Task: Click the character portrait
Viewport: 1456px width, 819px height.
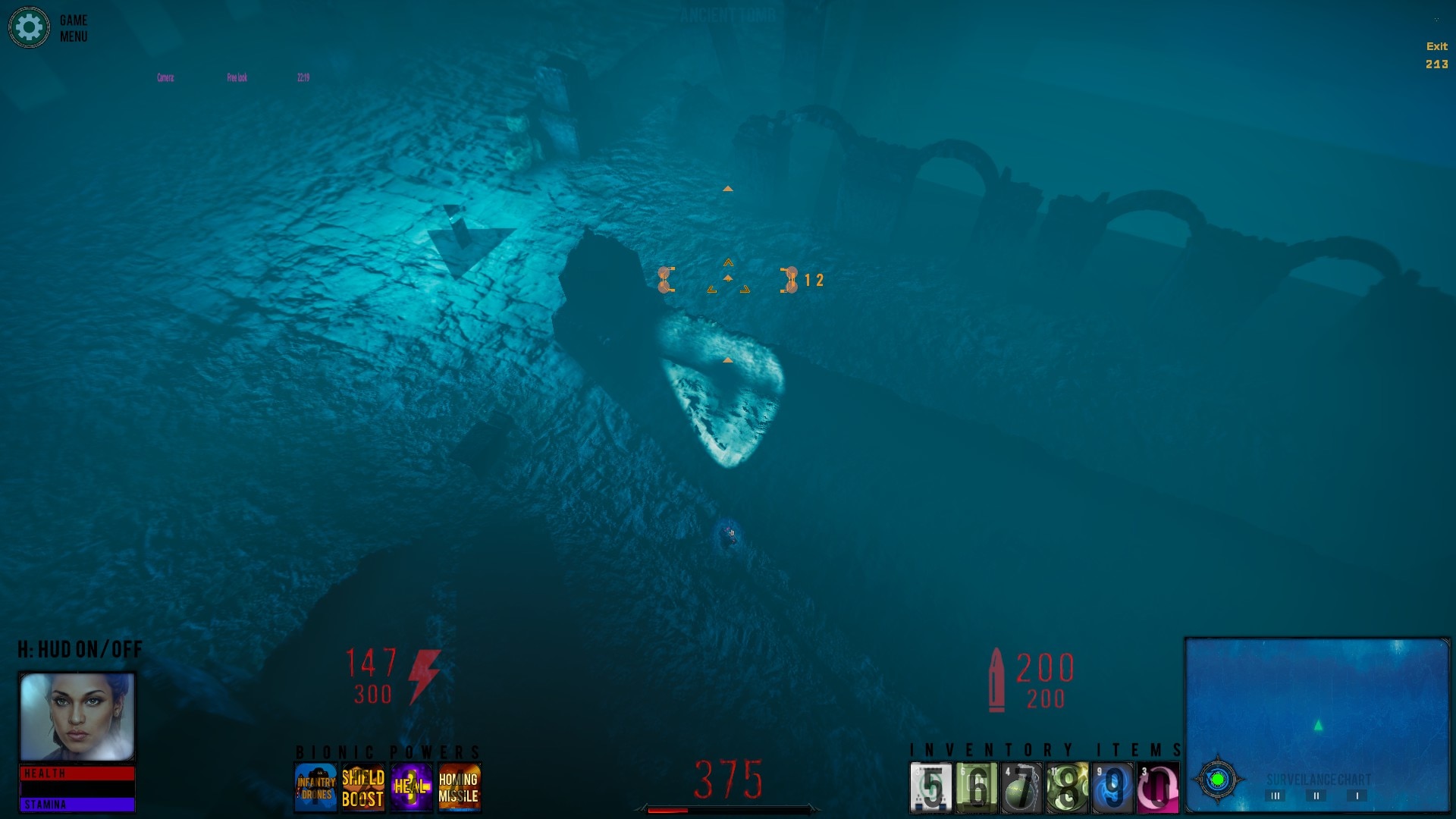Action: [77, 717]
